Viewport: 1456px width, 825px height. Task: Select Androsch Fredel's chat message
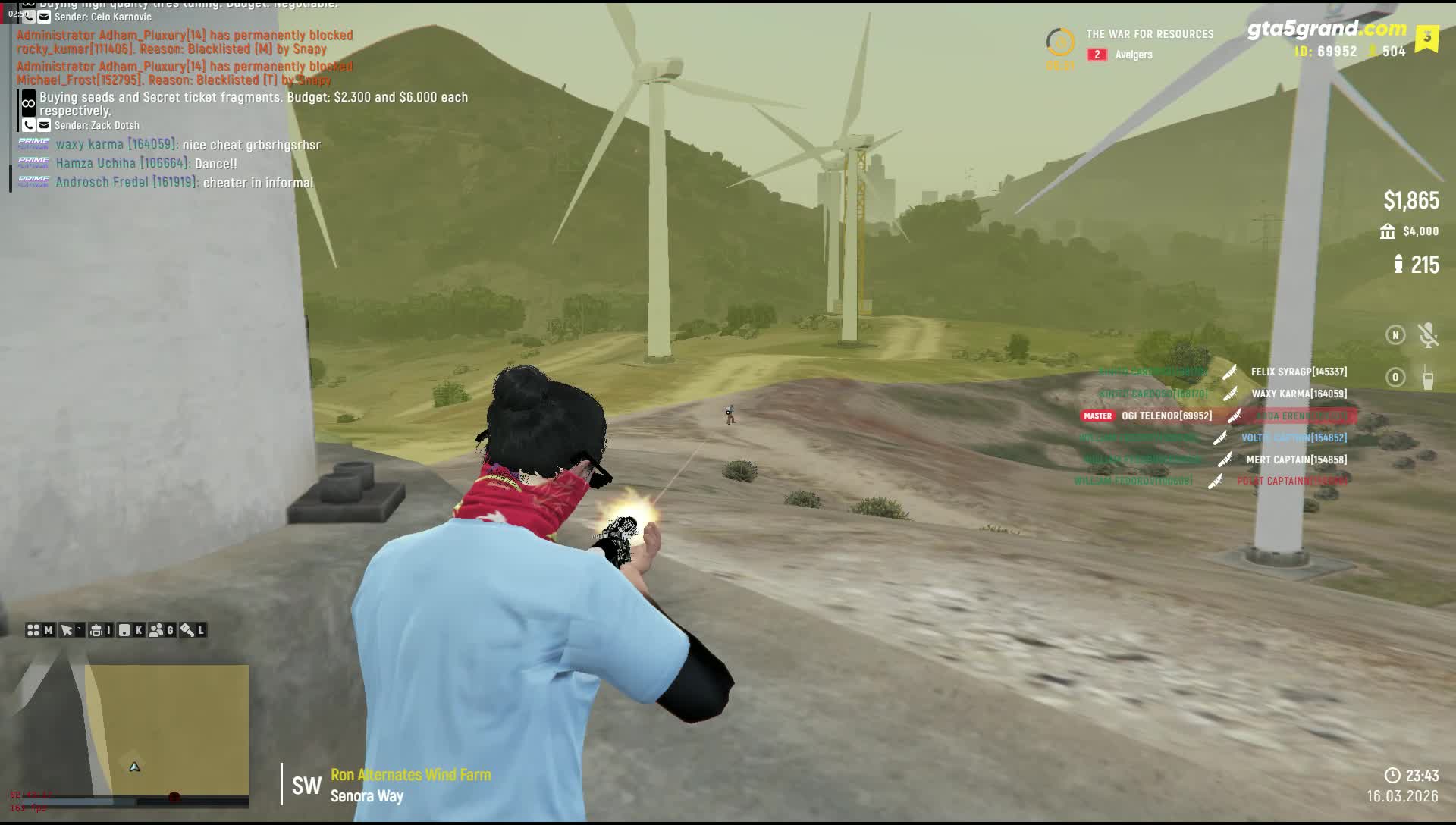pos(184,183)
